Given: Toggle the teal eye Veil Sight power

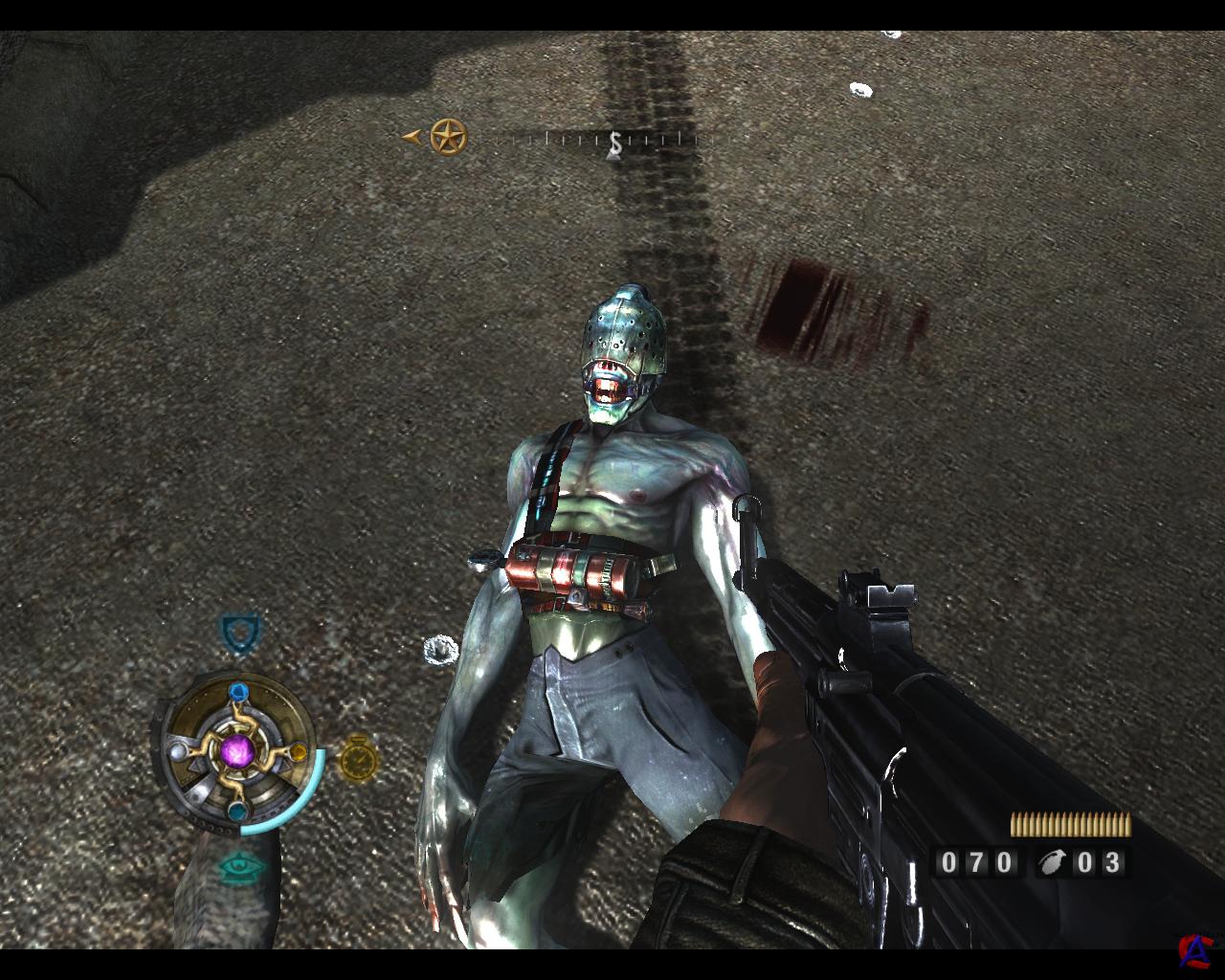Looking at the screenshot, I should (240, 867).
